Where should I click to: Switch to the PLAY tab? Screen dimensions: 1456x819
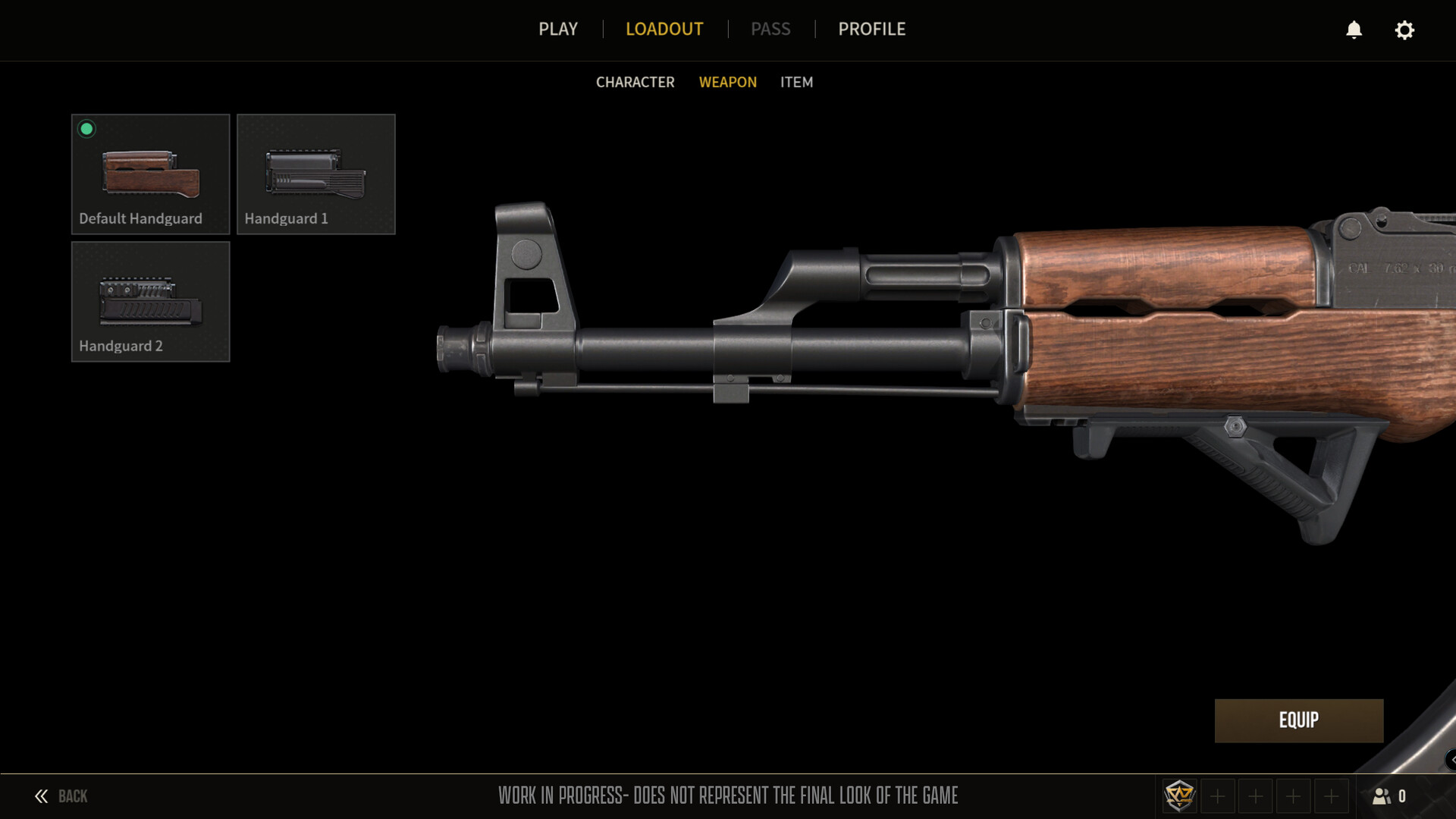tap(558, 29)
